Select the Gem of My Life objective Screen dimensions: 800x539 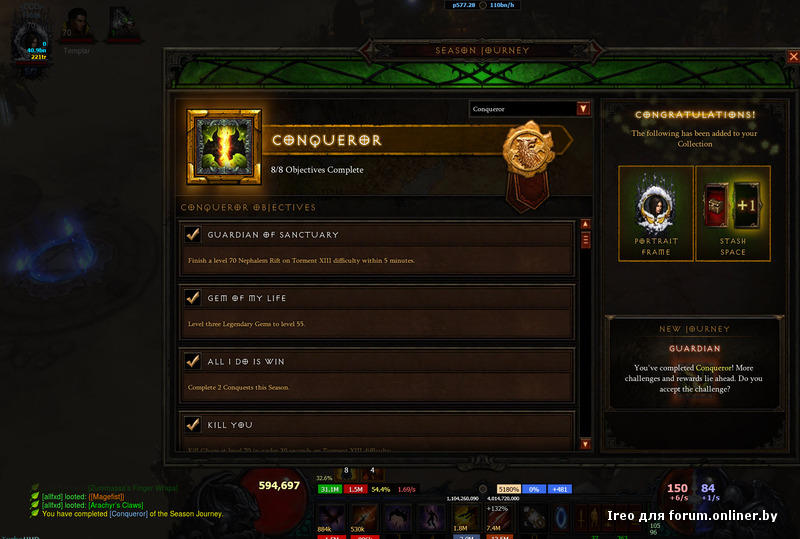point(376,311)
